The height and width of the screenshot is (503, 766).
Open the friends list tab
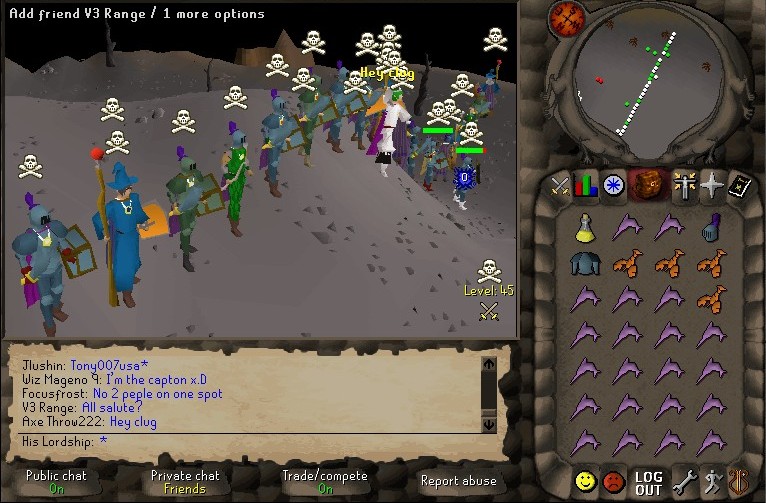pos(585,482)
